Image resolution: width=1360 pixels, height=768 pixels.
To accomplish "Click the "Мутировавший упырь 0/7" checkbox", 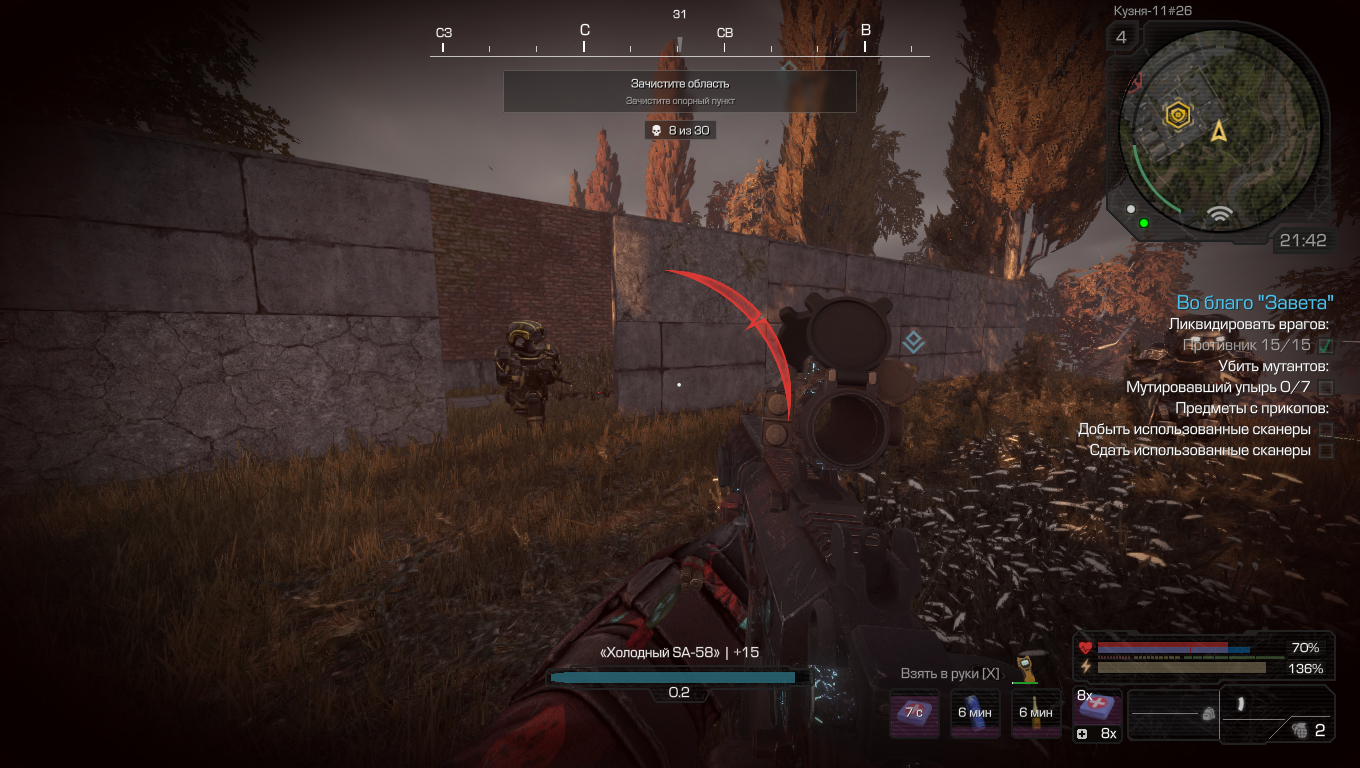I will (x=1326, y=387).
